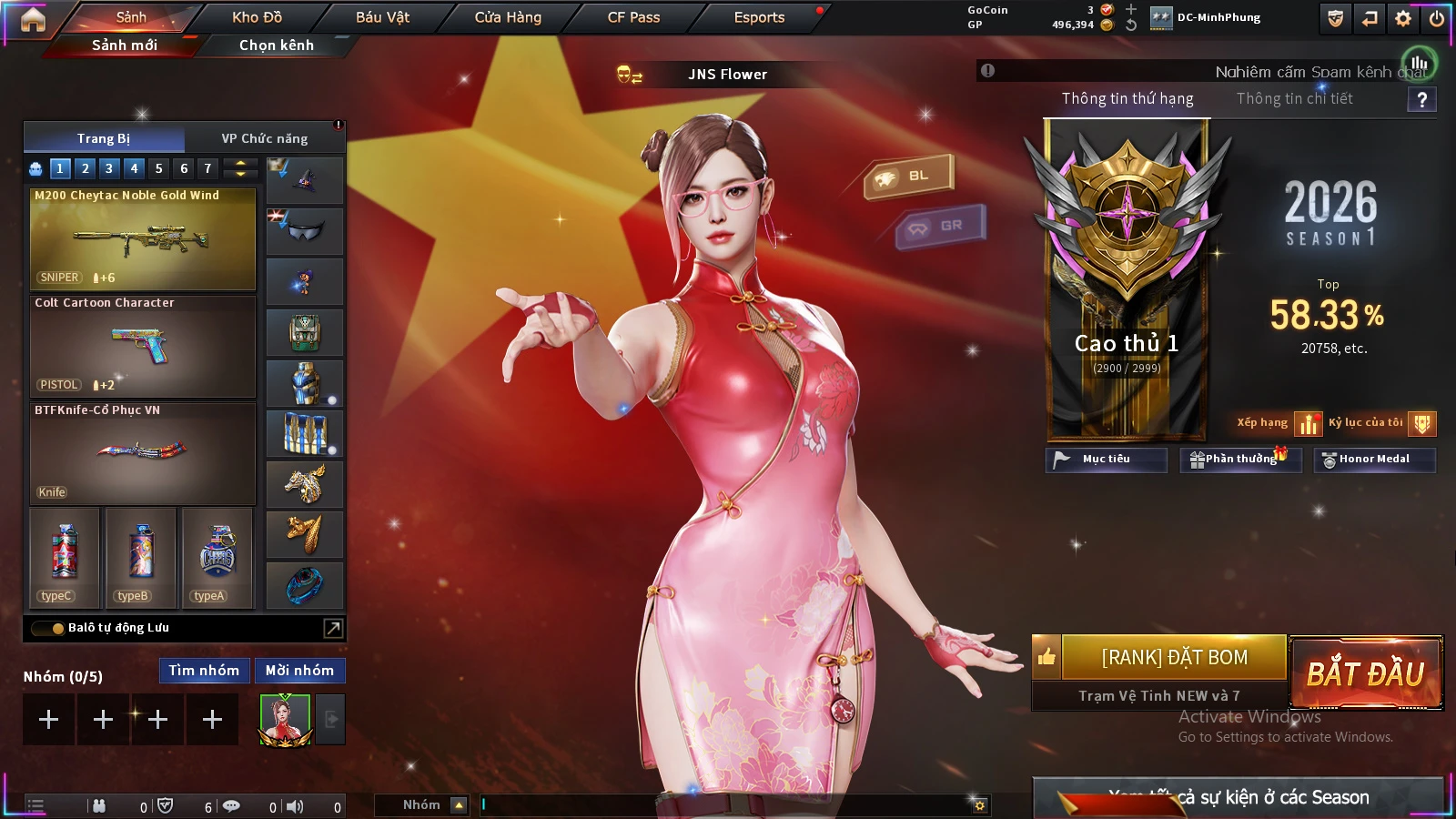The height and width of the screenshot is (819, 1456).
Task: Select the M200 Cheytac Noble Gold Wind slot
Action: (143, 238)
